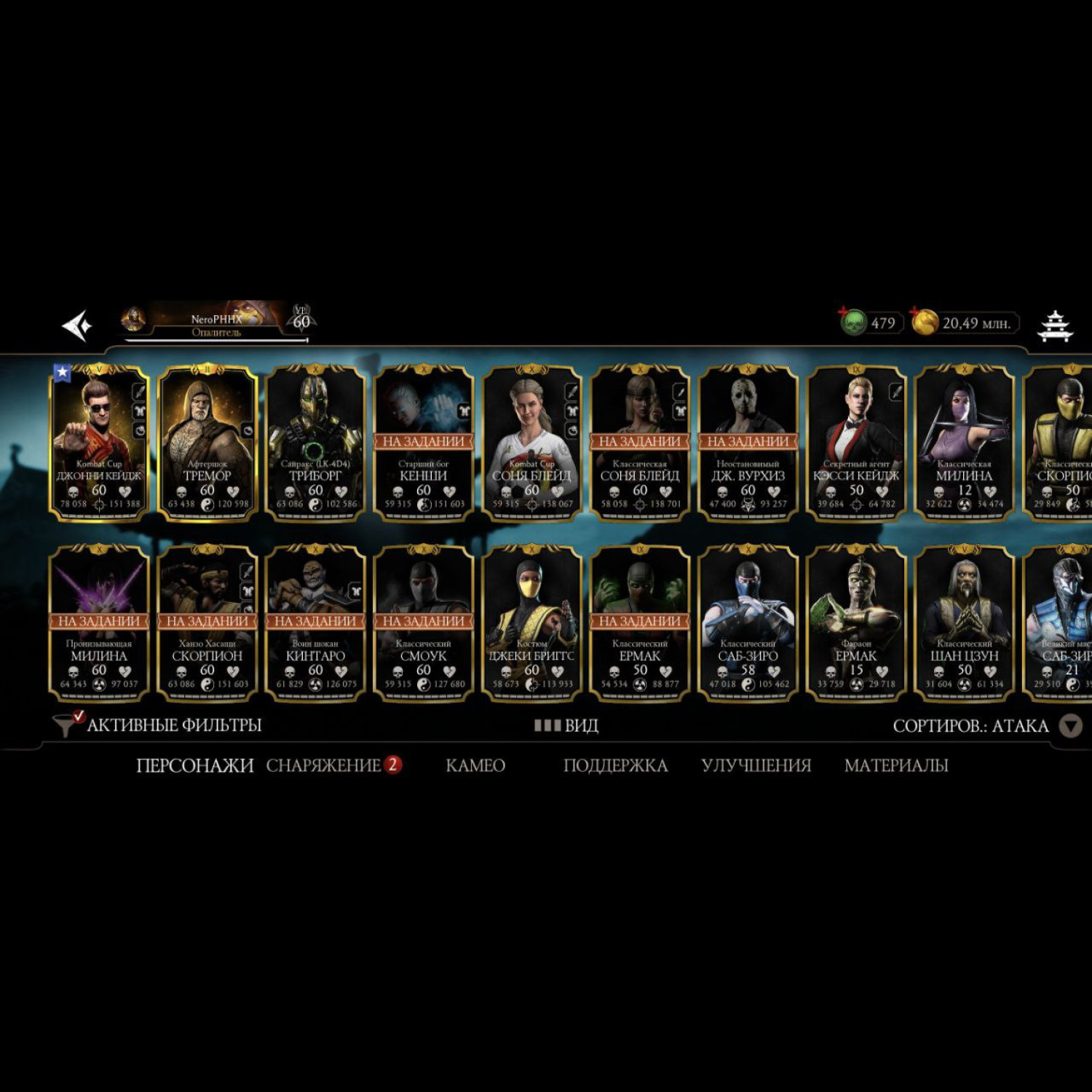1092x1092 pixels.
Task: Switch to the Камео tab
Action: [475, 765]
